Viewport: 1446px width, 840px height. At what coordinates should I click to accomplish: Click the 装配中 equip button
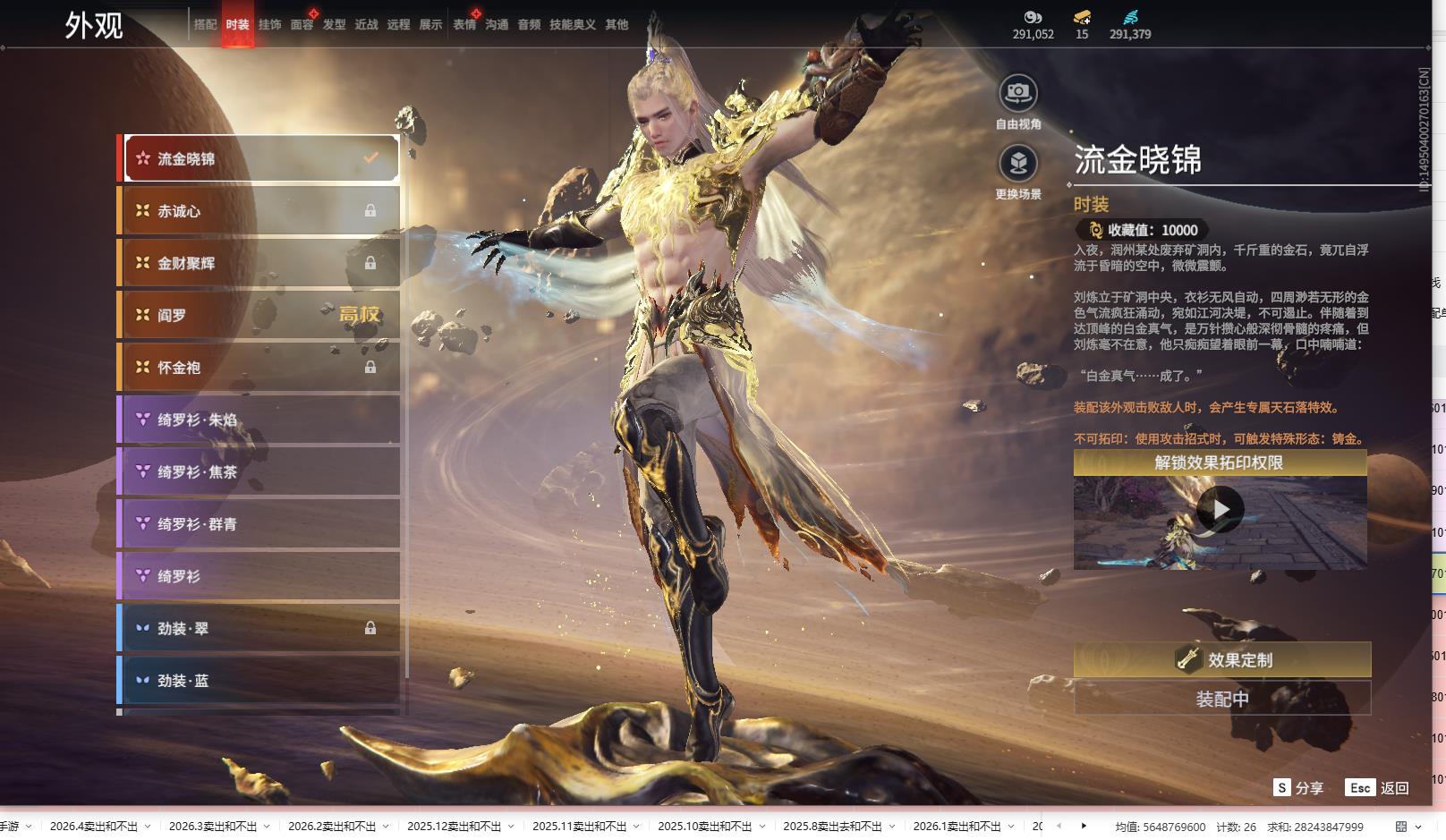[x=1221, y=699]
